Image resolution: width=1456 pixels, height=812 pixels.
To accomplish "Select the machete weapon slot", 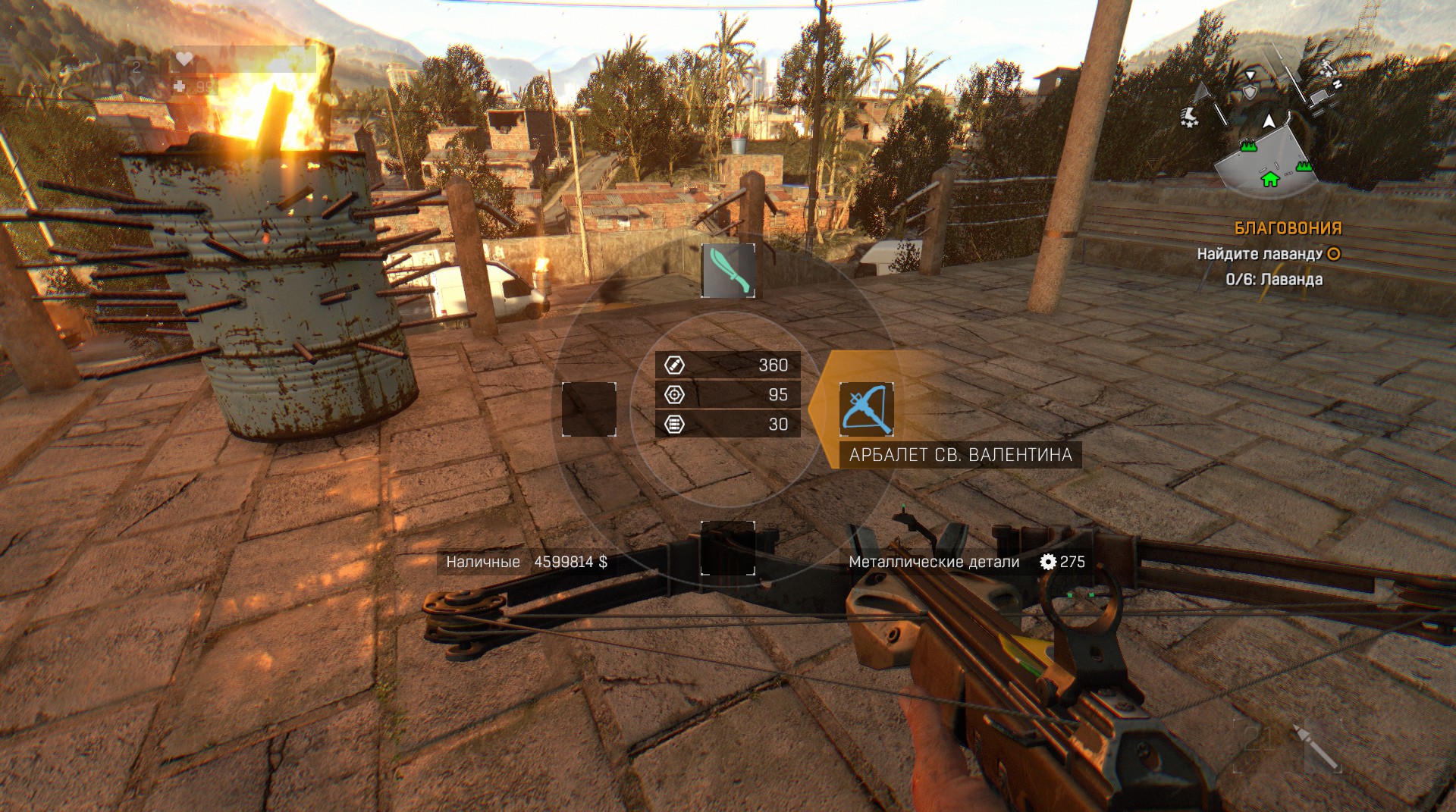I will 728,270.
